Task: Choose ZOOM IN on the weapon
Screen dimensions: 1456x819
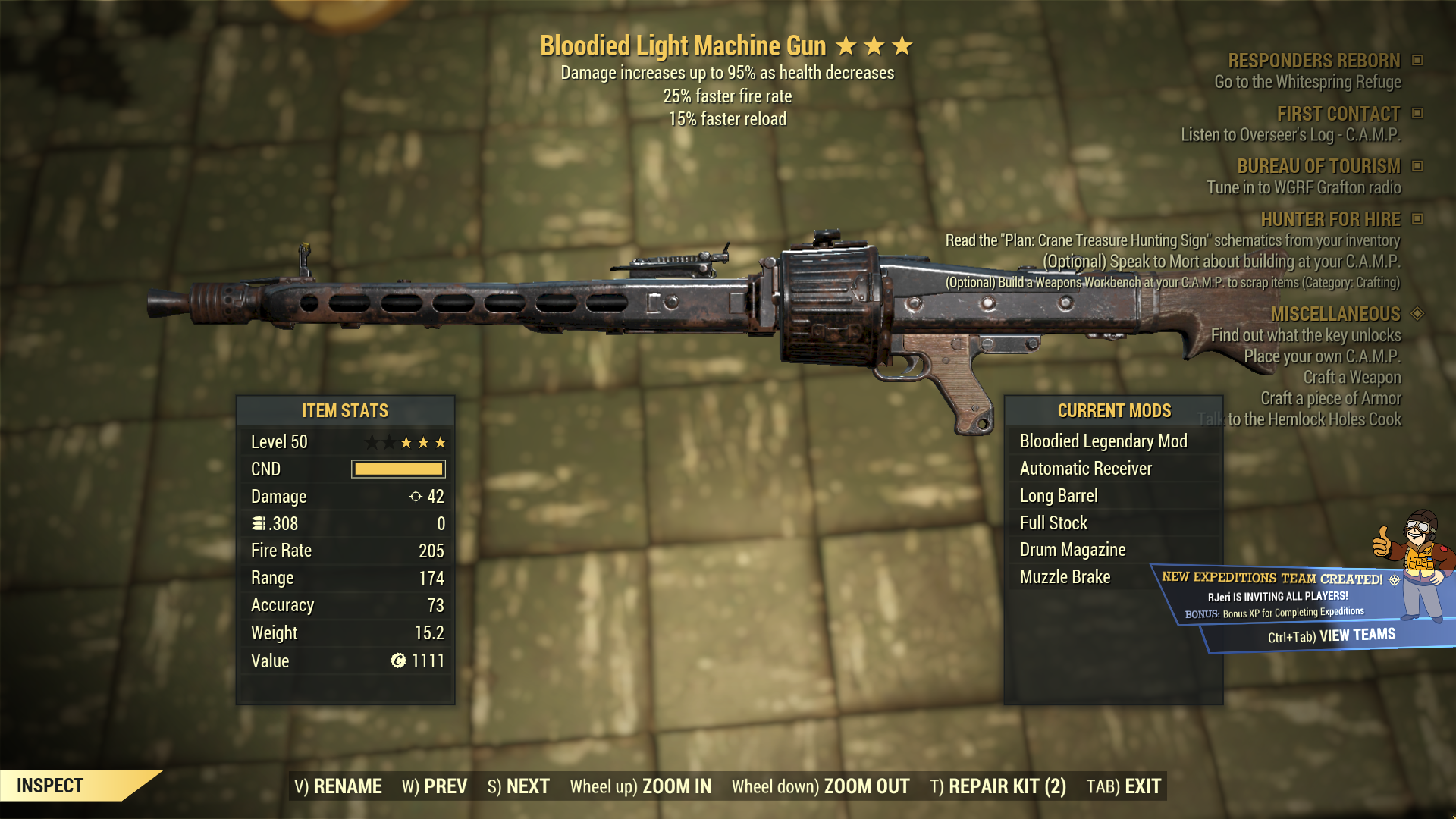Action: point(641,786)
